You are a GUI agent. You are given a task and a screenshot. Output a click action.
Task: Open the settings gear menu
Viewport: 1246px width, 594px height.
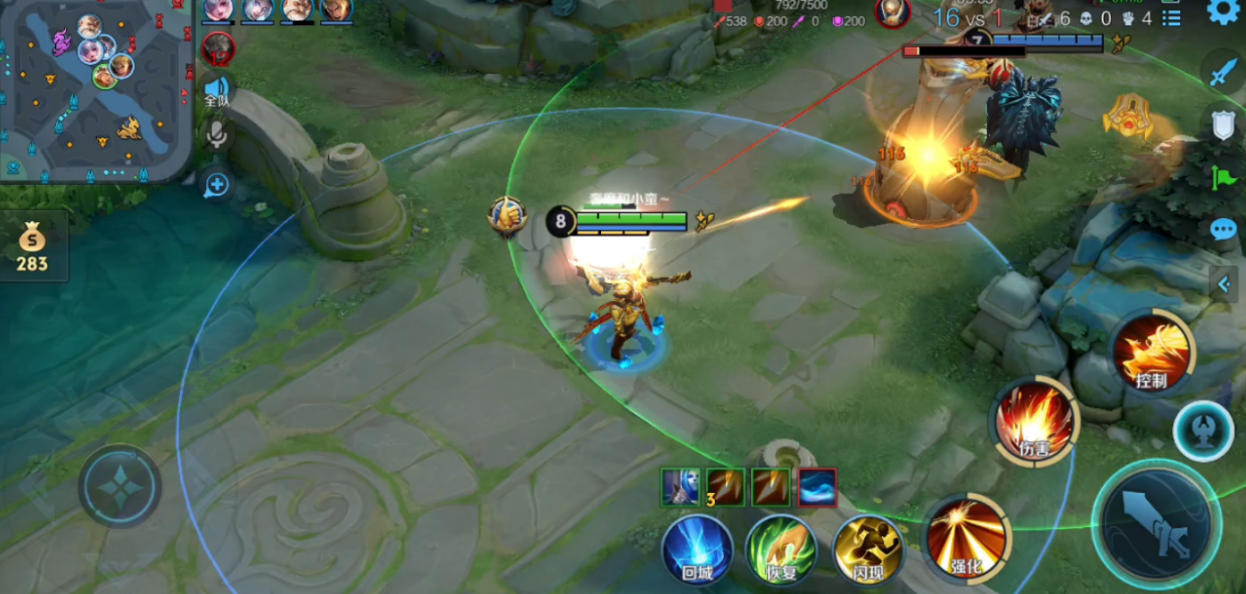[1223, 12]
